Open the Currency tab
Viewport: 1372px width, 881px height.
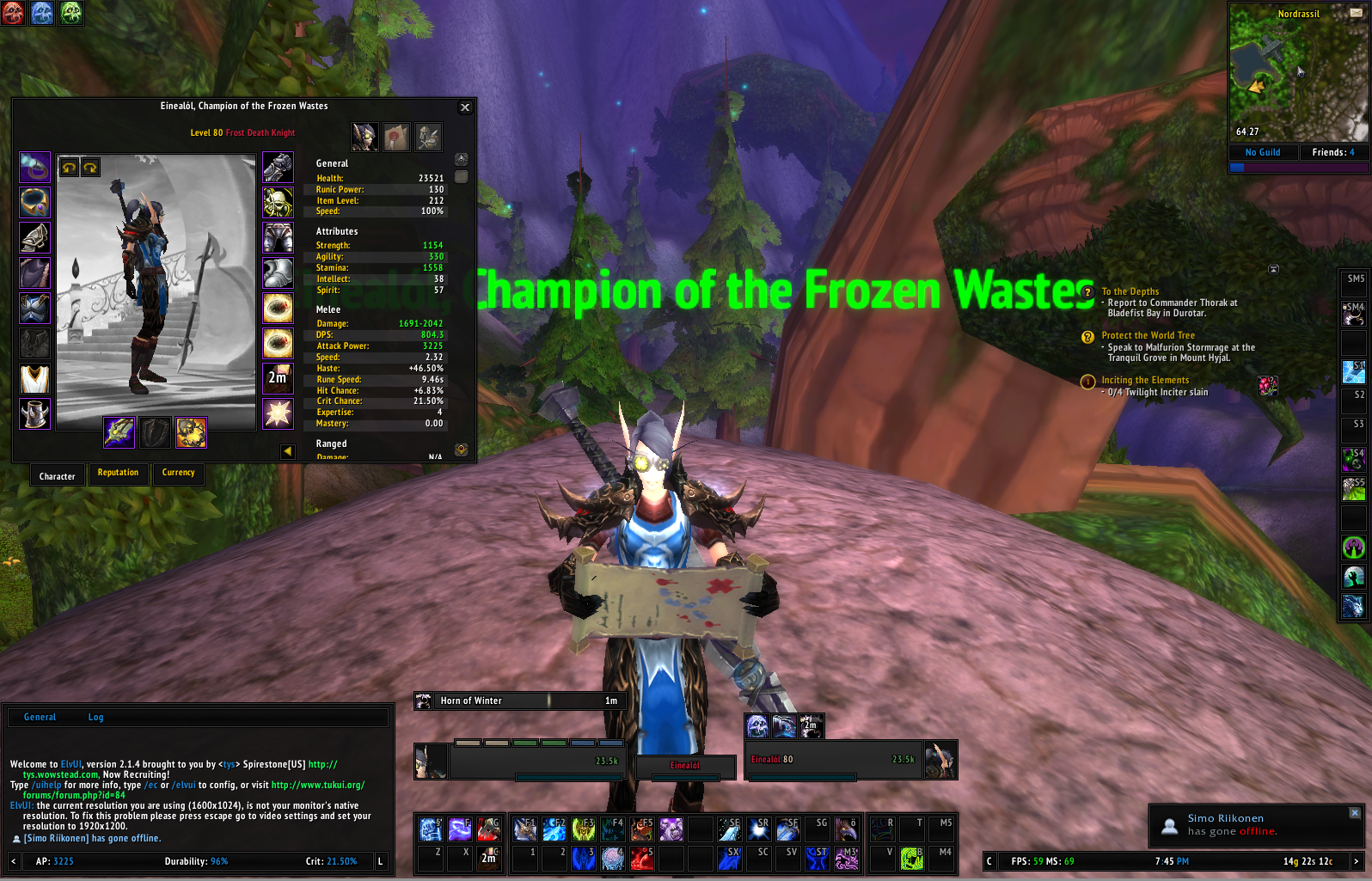pos(179,473)
